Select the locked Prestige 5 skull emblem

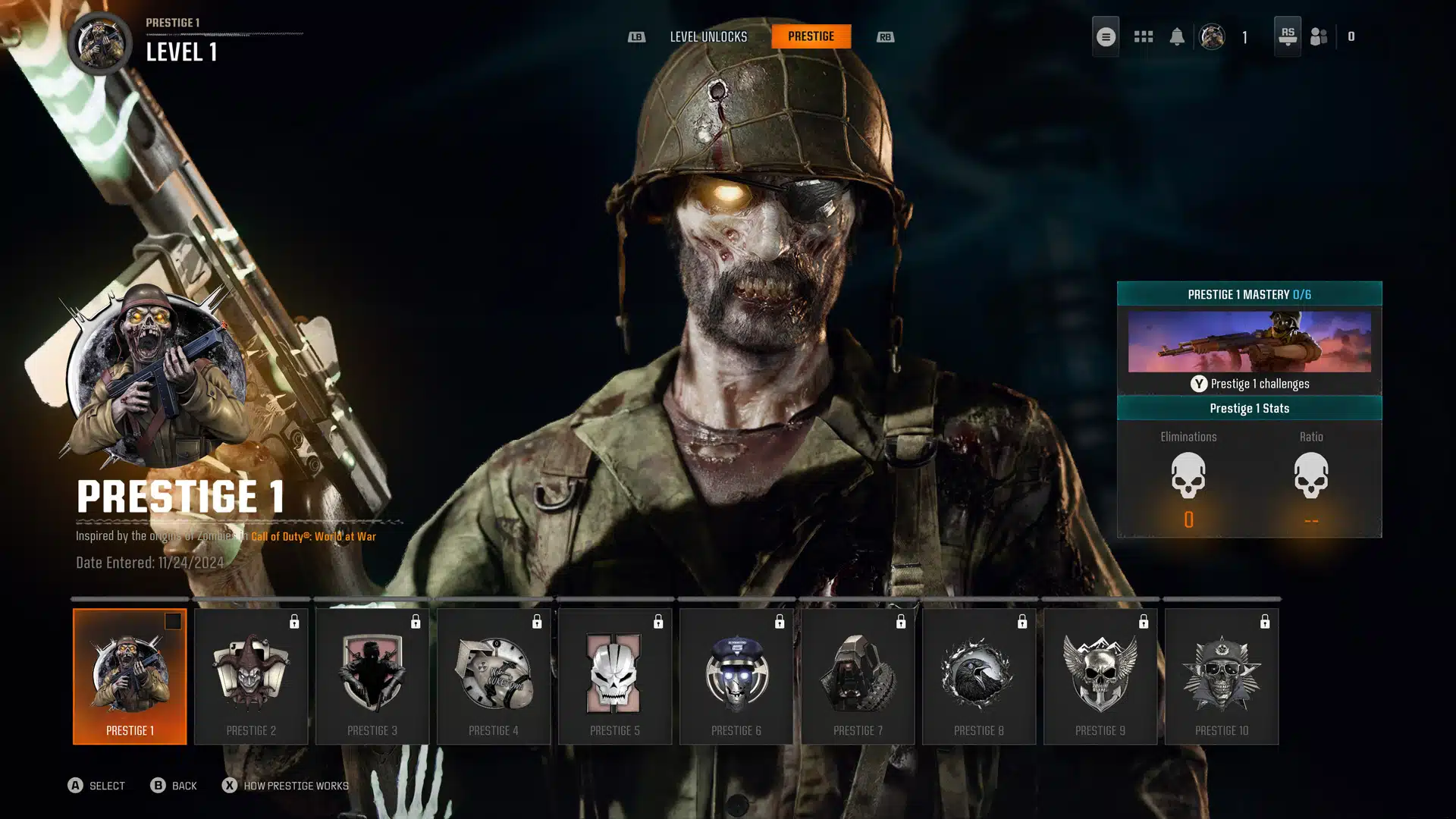tap(615, 671)
